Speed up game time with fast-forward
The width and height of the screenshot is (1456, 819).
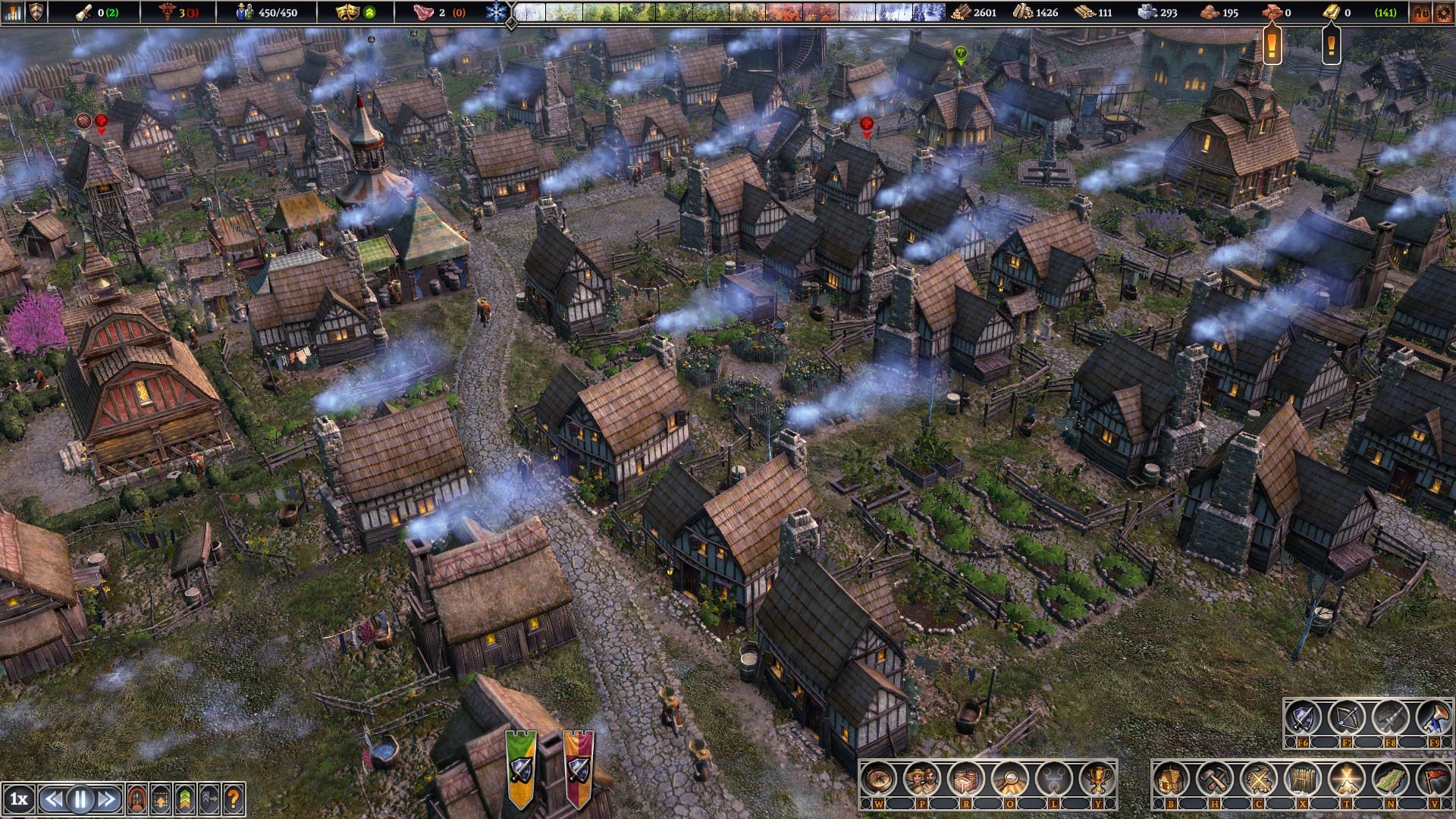[108, 799]
